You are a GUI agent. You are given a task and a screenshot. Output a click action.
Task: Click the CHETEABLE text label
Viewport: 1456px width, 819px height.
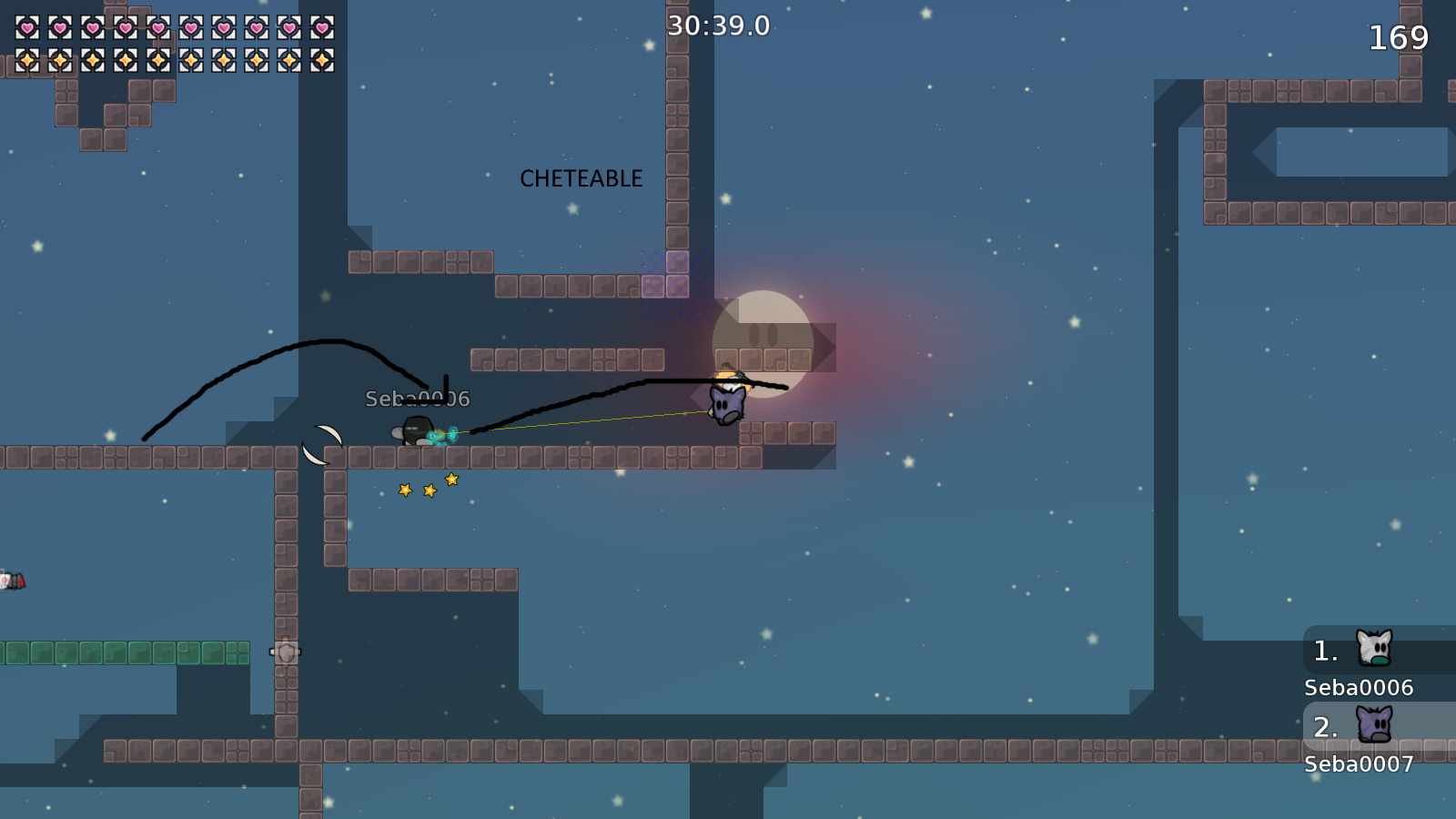tap(581, 178)
